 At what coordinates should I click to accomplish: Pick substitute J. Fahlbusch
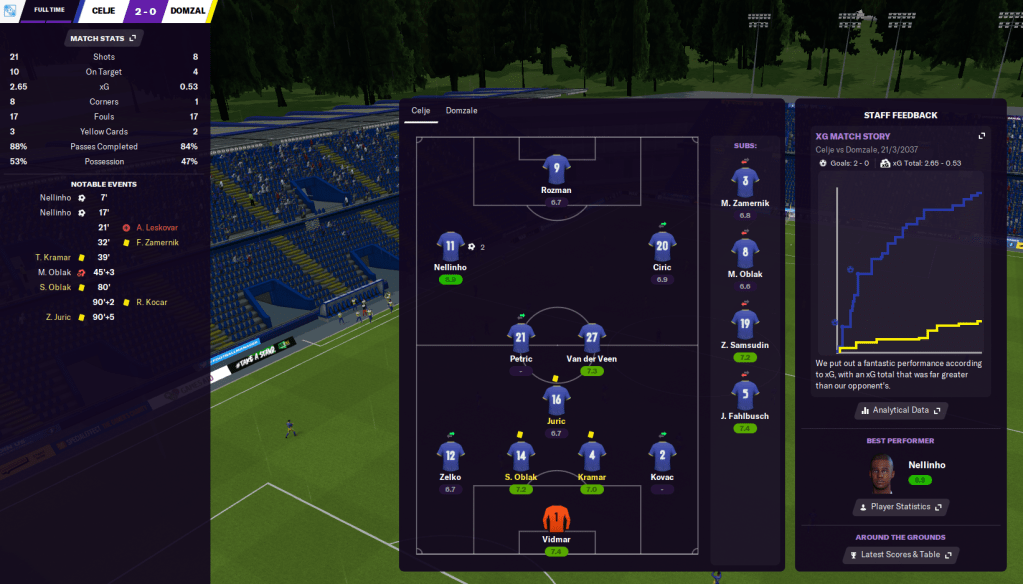click(x=744, y=394)
